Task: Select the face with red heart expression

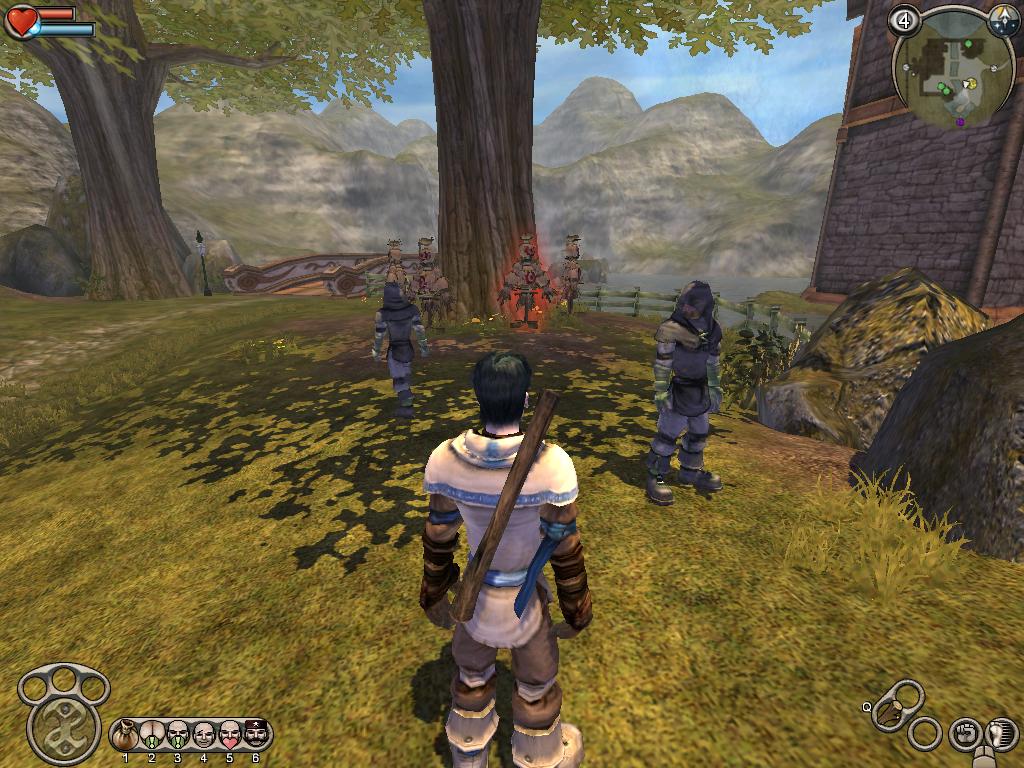Action: pos(230,736)
